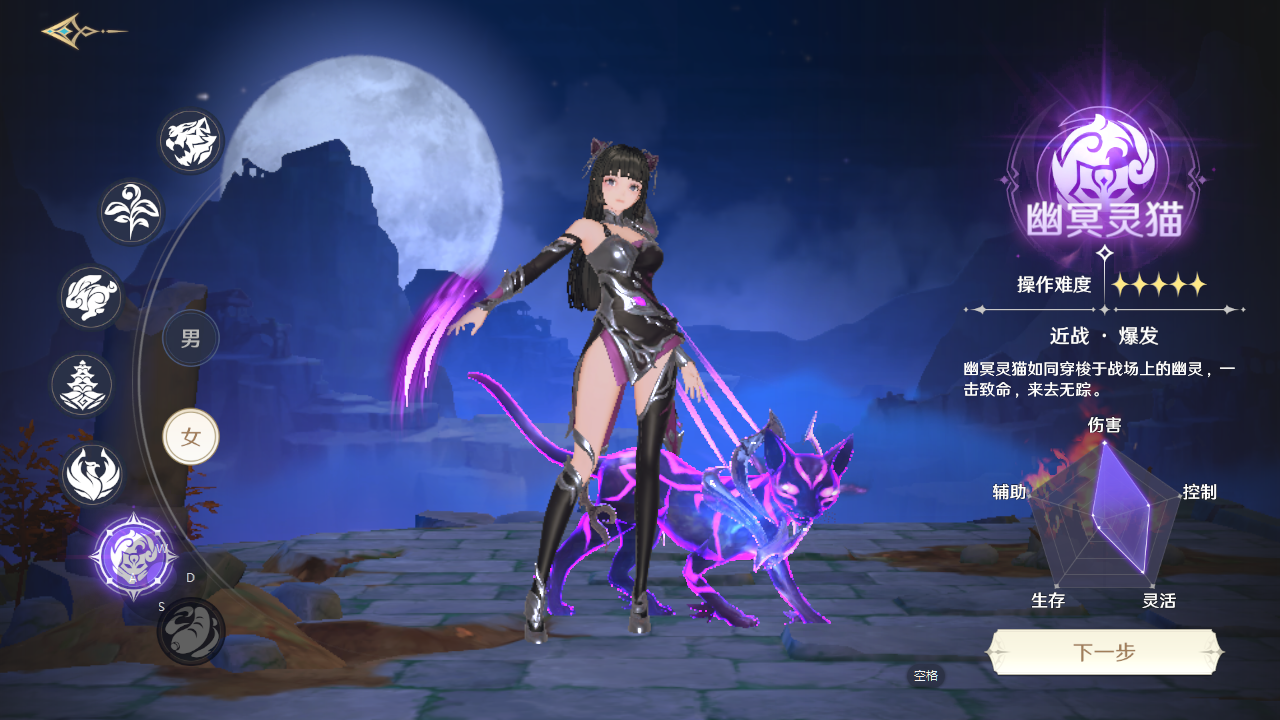
Task: Select female gender (女)
Action: pyautogui.click(x=191, y=437)
